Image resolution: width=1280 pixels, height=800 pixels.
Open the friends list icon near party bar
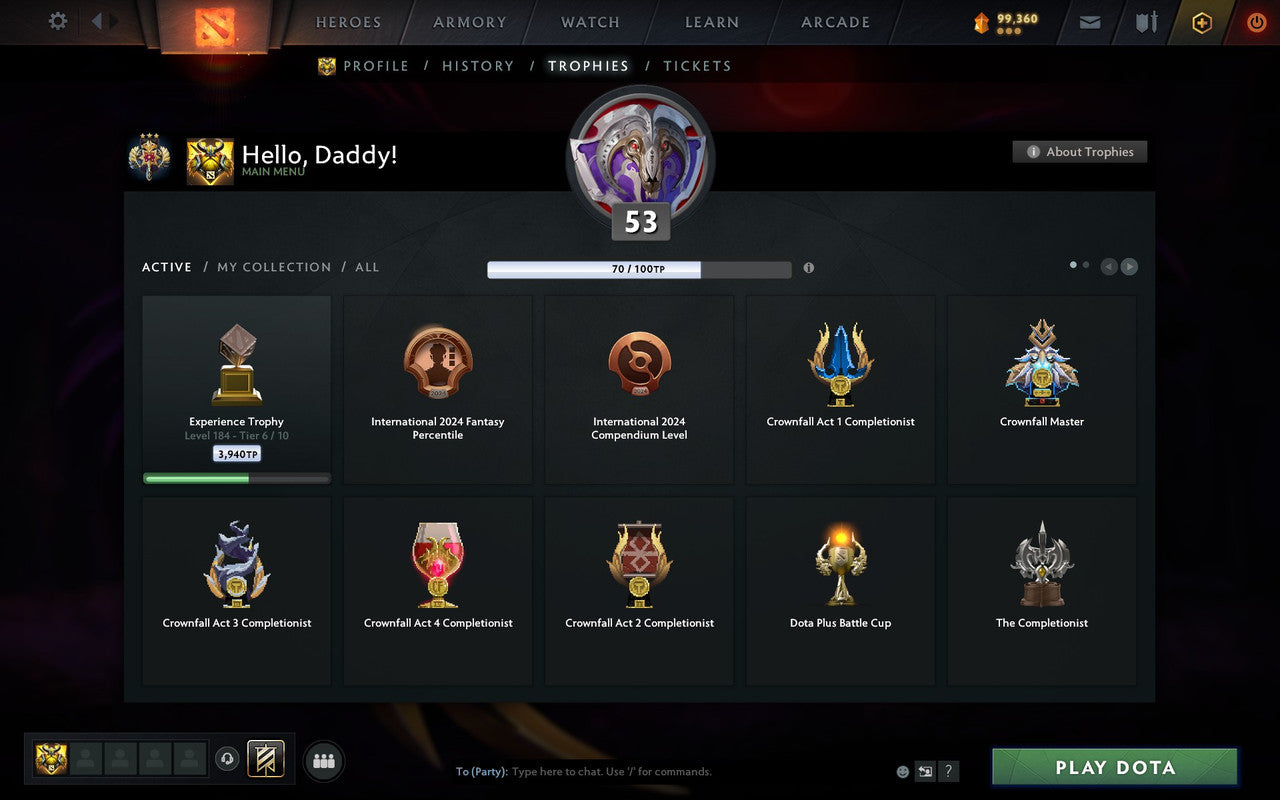pyautogui.click(x=324, y=759)
